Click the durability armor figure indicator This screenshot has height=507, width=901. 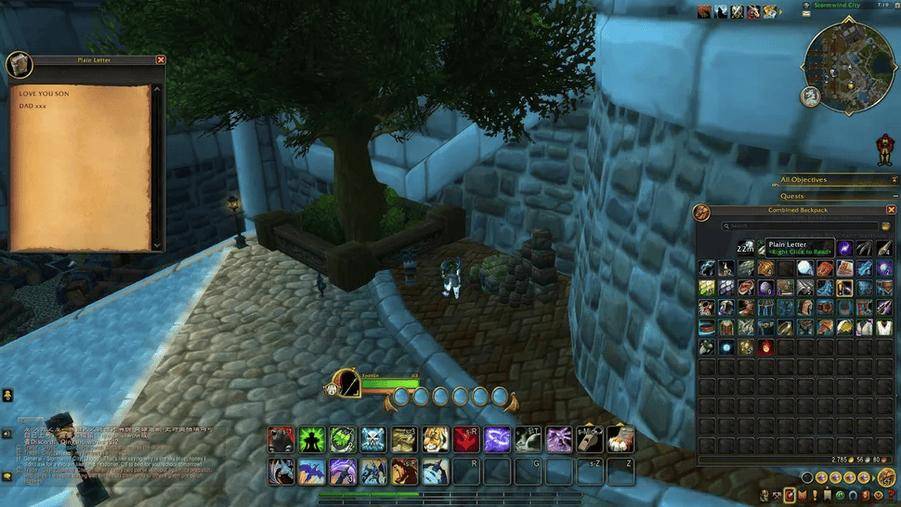coord(883,150)
